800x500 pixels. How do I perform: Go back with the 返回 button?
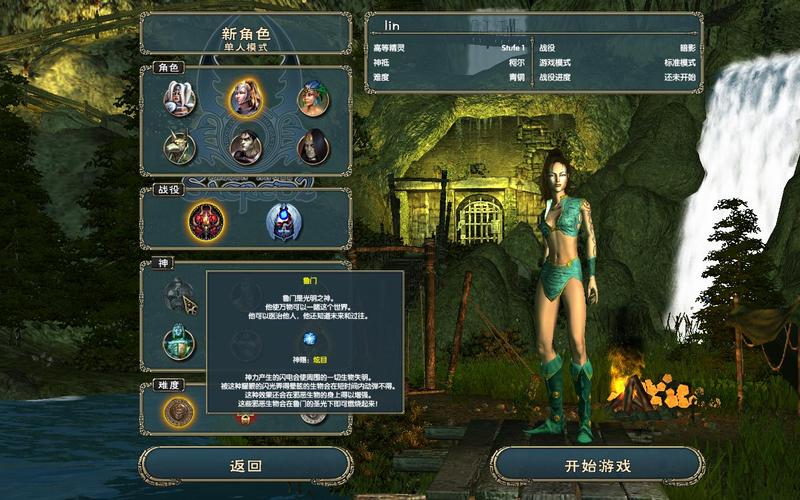(x=246, y=466)
